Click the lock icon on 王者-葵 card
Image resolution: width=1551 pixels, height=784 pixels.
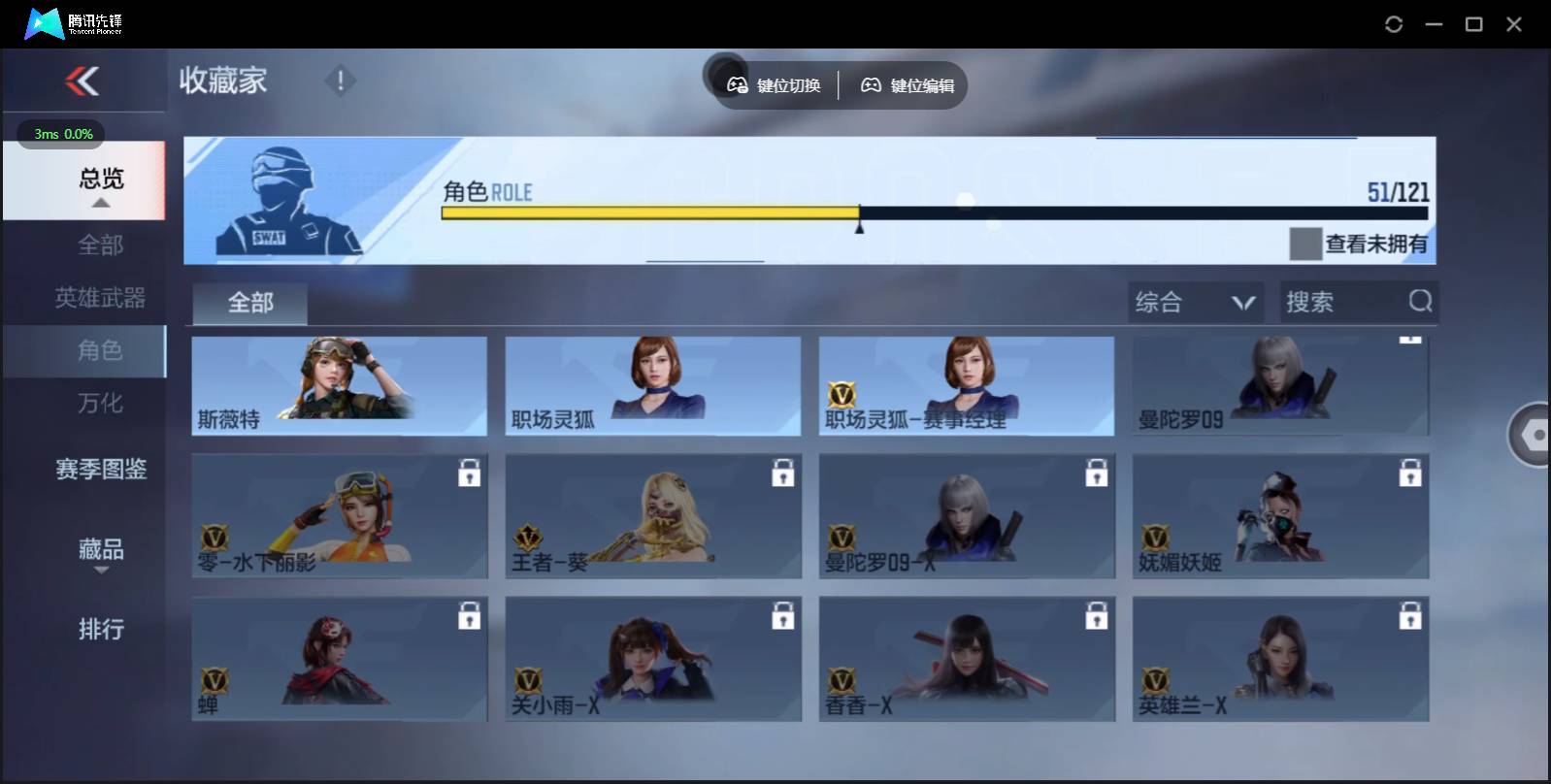coord(783,474)
